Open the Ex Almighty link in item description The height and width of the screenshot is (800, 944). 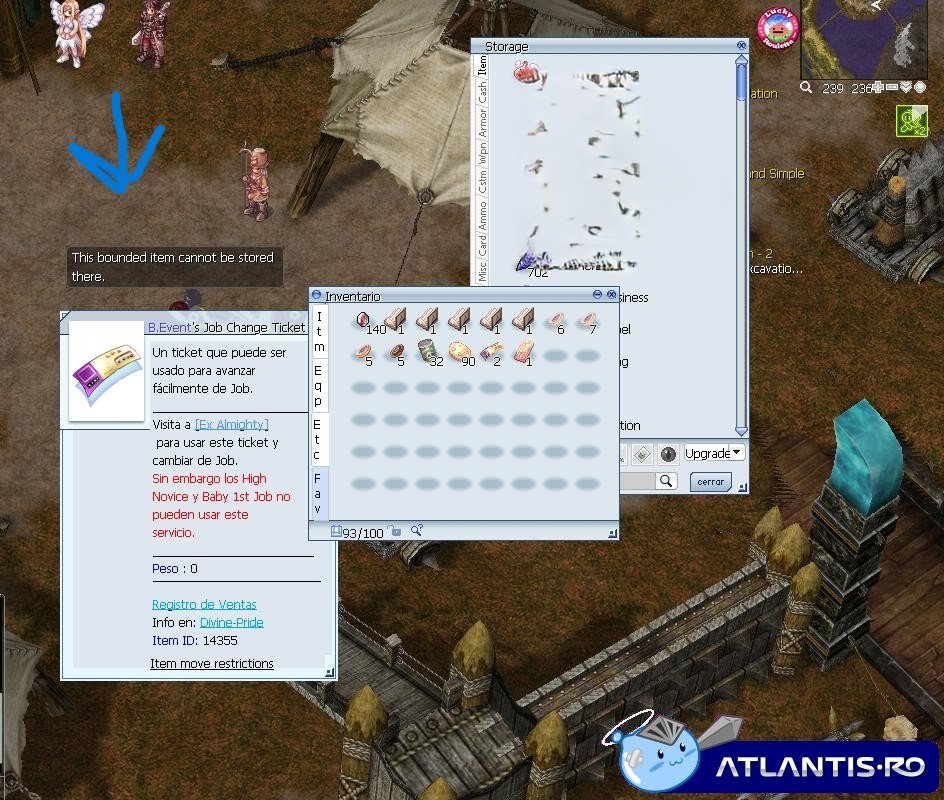click(231, 425)
